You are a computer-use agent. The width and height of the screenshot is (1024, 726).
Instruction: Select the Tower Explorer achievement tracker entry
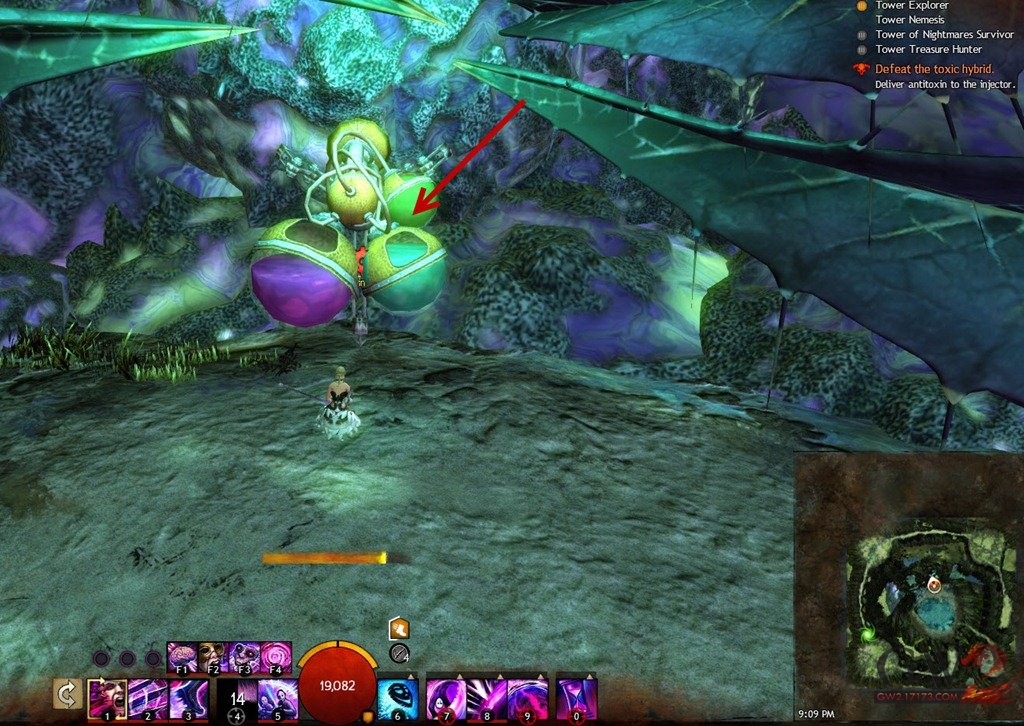click(x=906, y=6)
